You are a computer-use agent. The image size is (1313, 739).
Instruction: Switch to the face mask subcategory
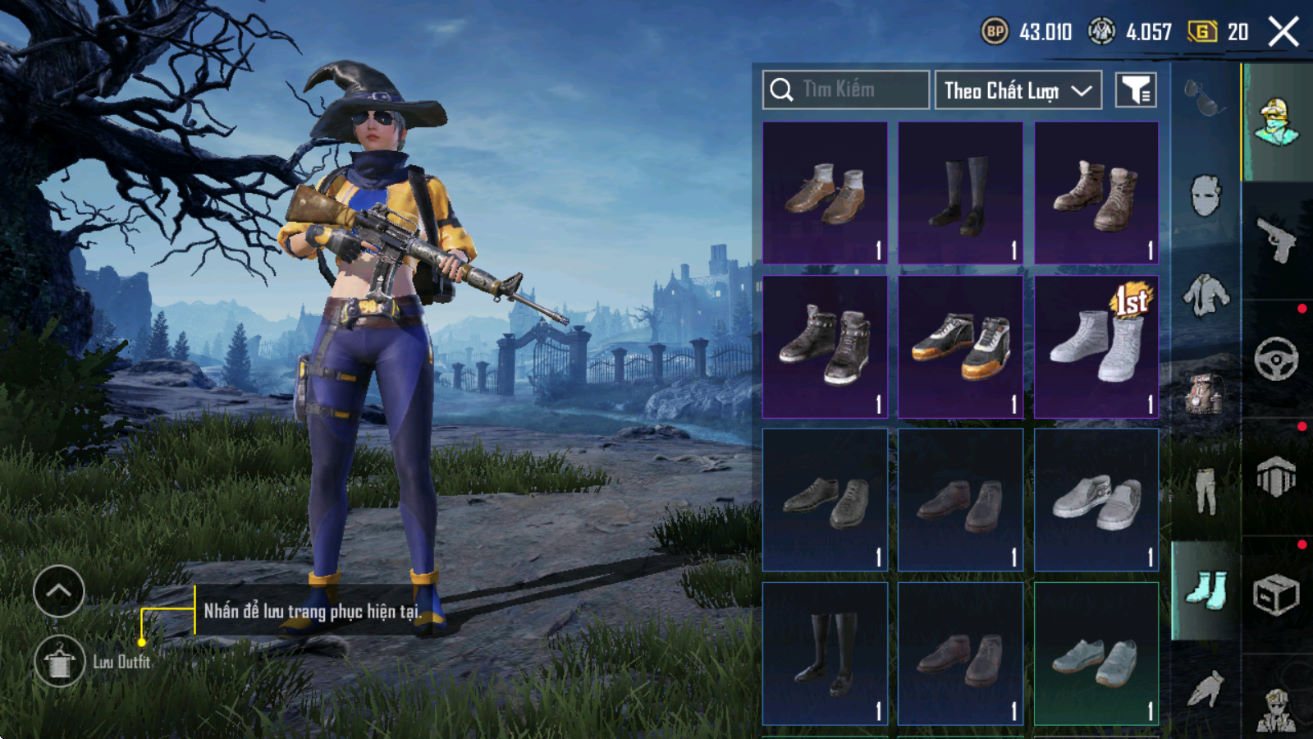pos(1205,195)
